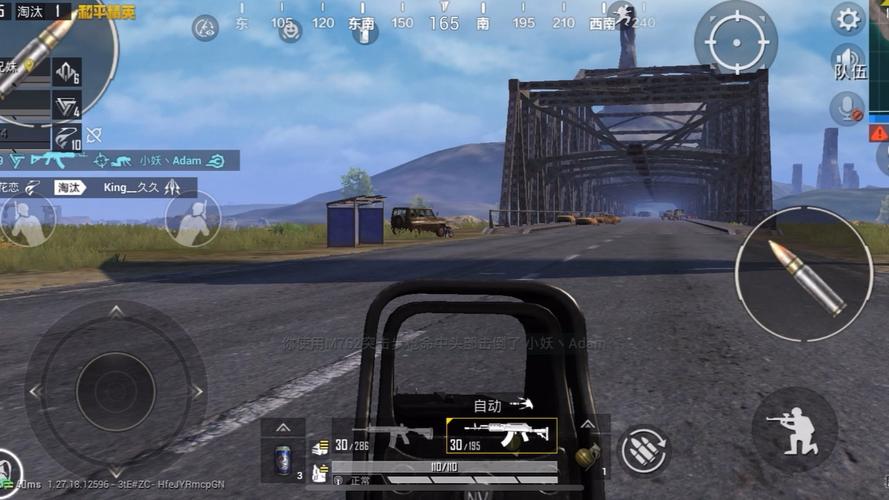Viewport: 889px width, 500px height.
Task: Expand the healing items list arrow
Action: click(x=283, y=428)
